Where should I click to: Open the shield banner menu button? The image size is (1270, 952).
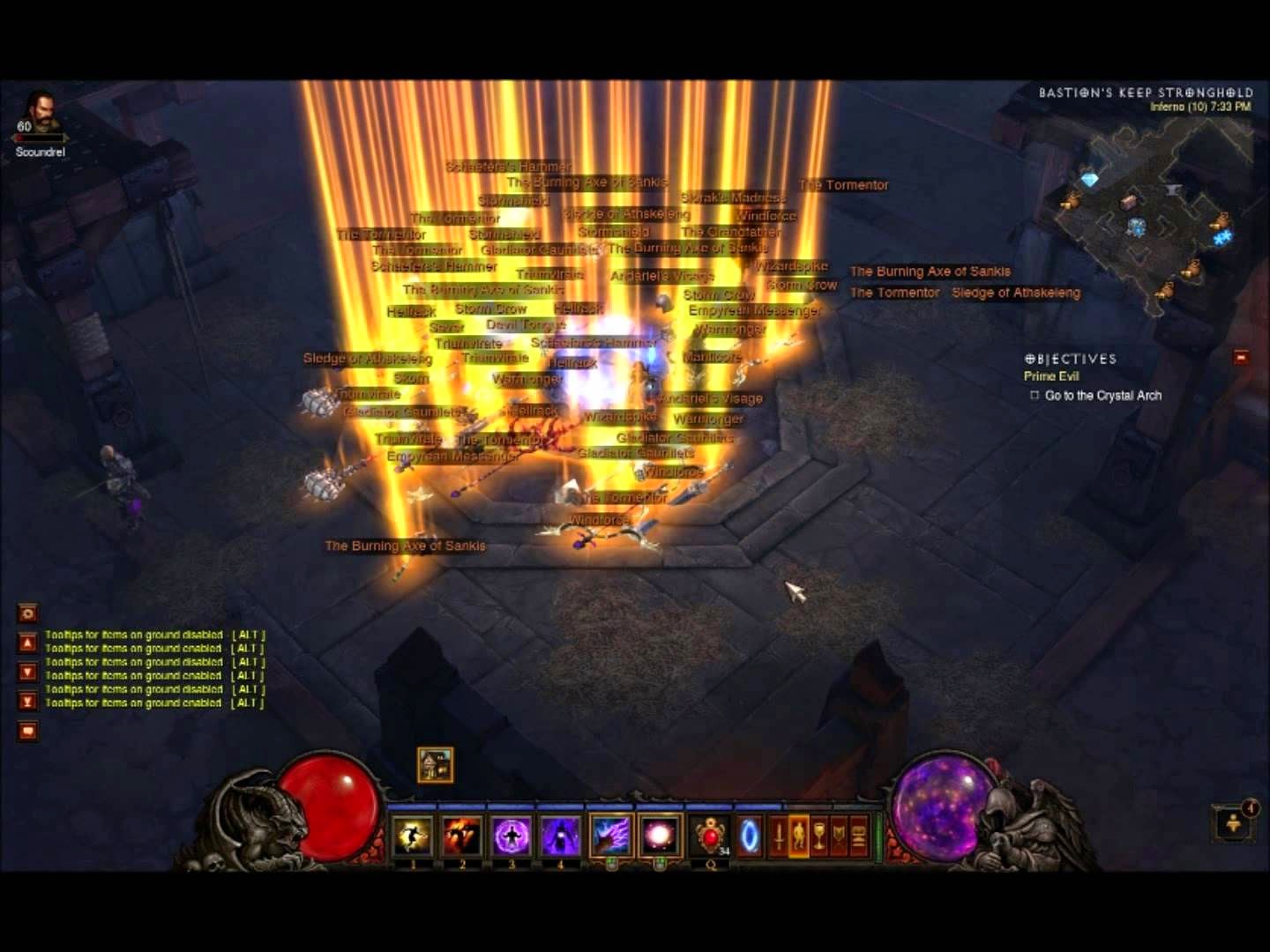(x=839, y=835)
